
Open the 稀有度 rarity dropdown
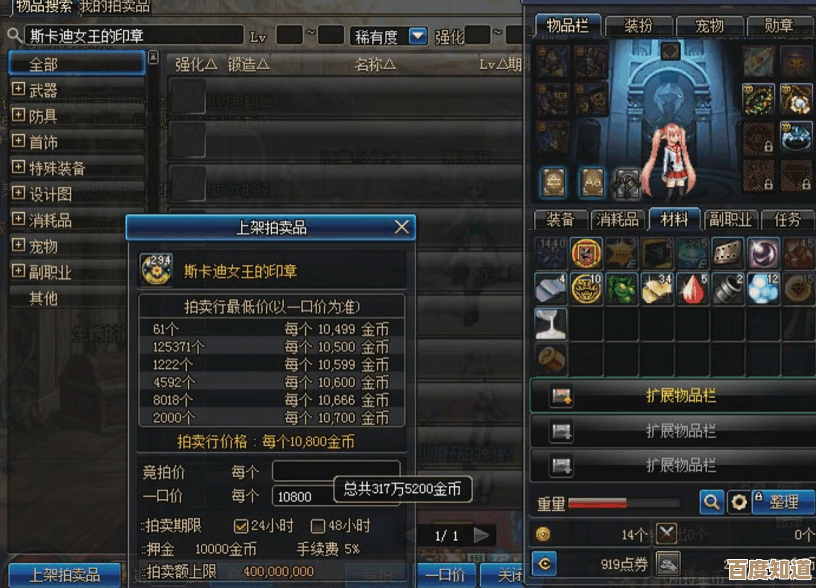418,36
